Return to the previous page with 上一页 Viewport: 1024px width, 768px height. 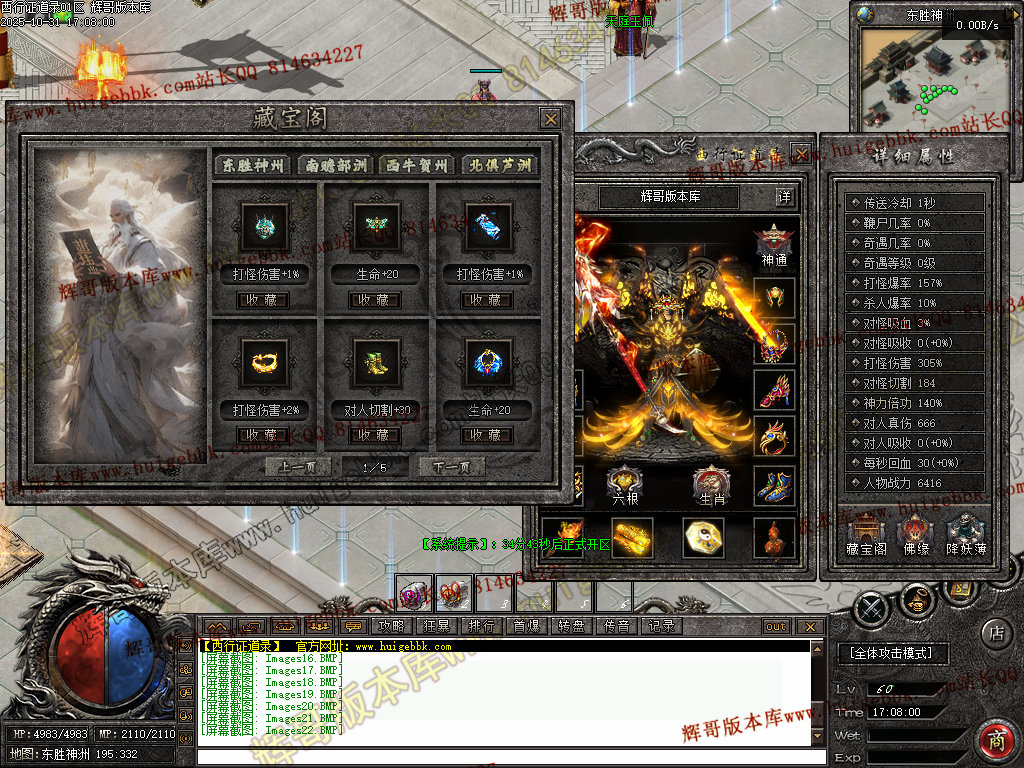pos(298,467)
